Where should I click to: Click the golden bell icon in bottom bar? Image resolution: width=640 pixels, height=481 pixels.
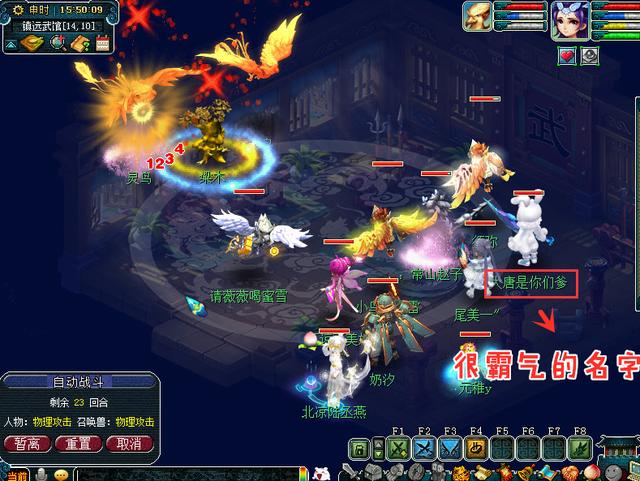[522, 473]
